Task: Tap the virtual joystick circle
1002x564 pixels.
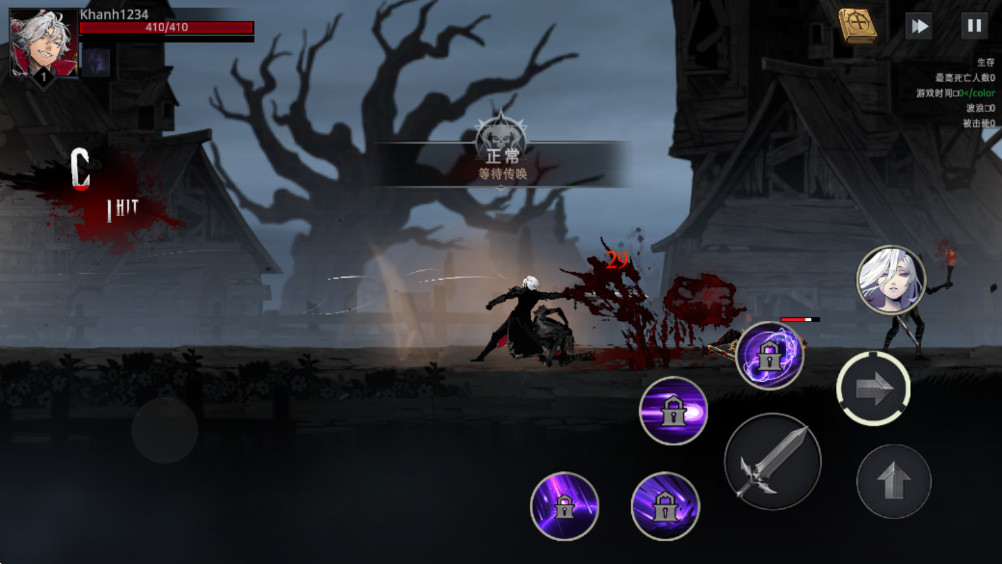Action: click(164, 430)
